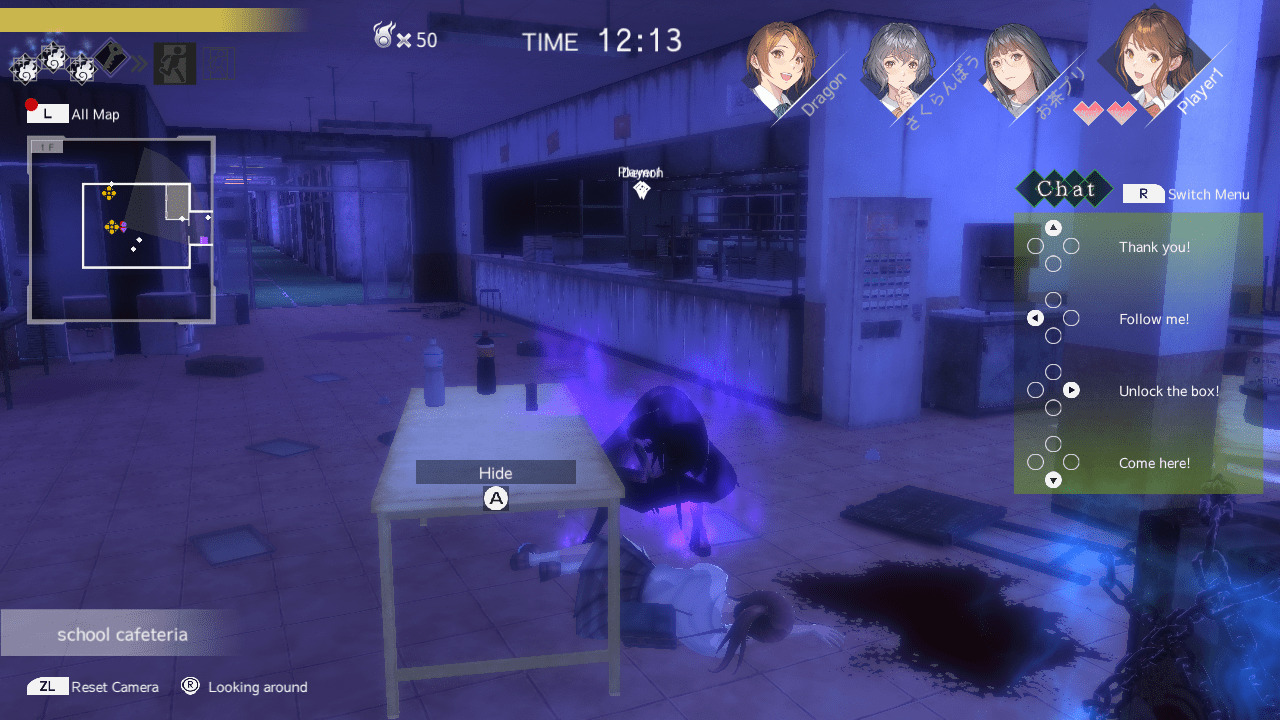Click the faded door icon beside the exit icon
The image size is (1280, 720).
pyautogui.click(x=218, y=62)
